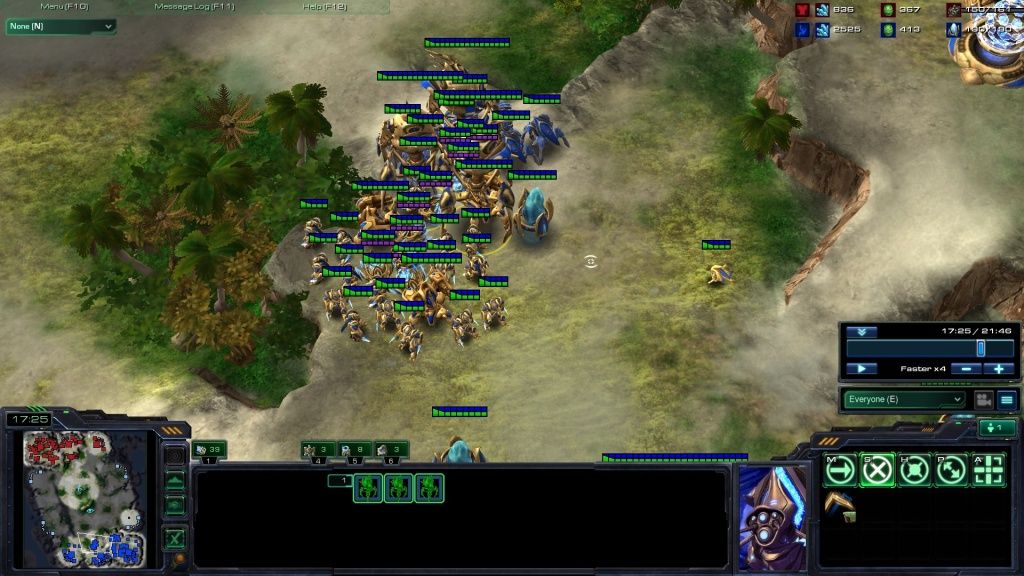Open the Message Log

[195, 7]
